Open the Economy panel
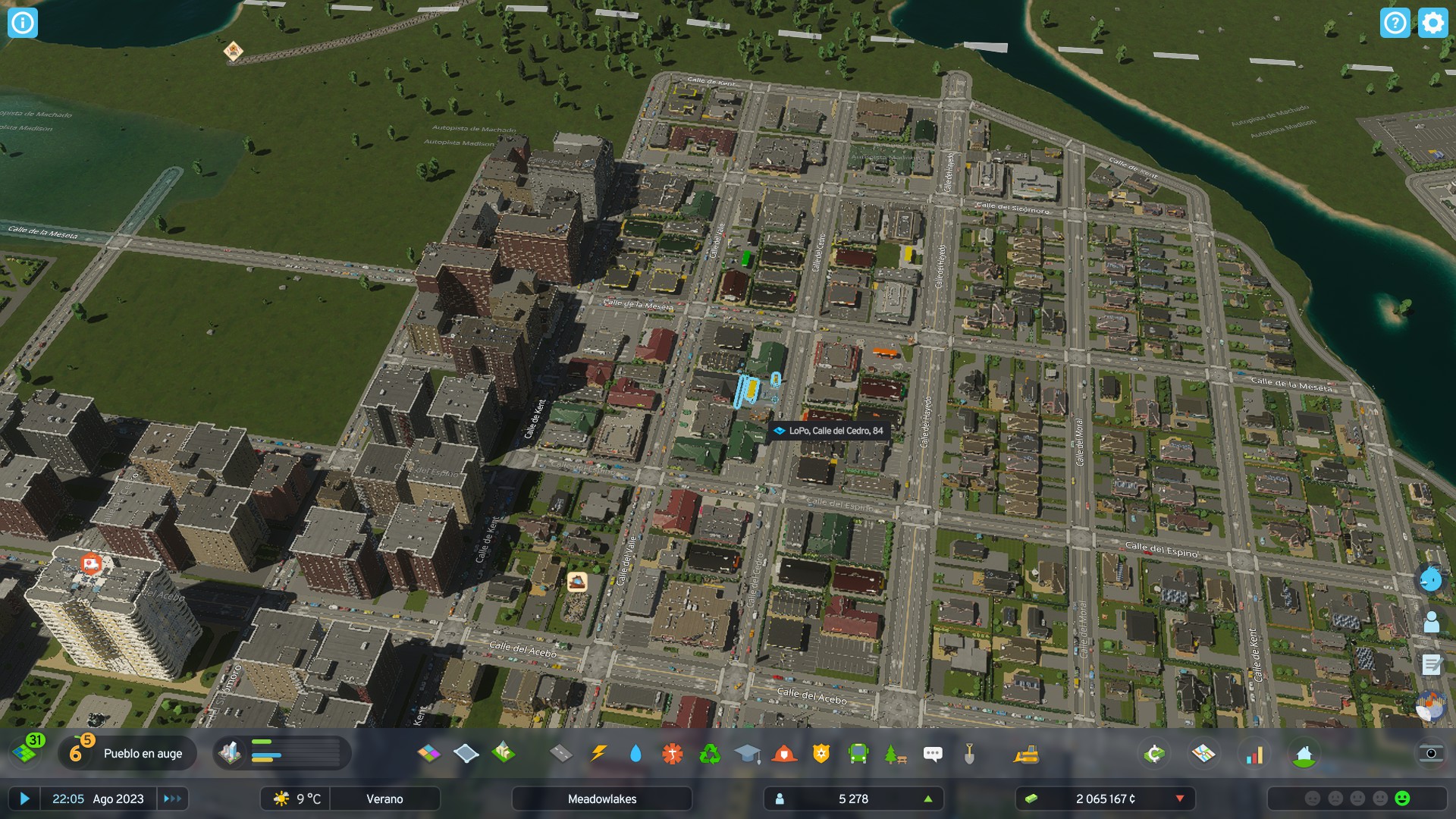1456x819 pixels. tap(1153, 754)
